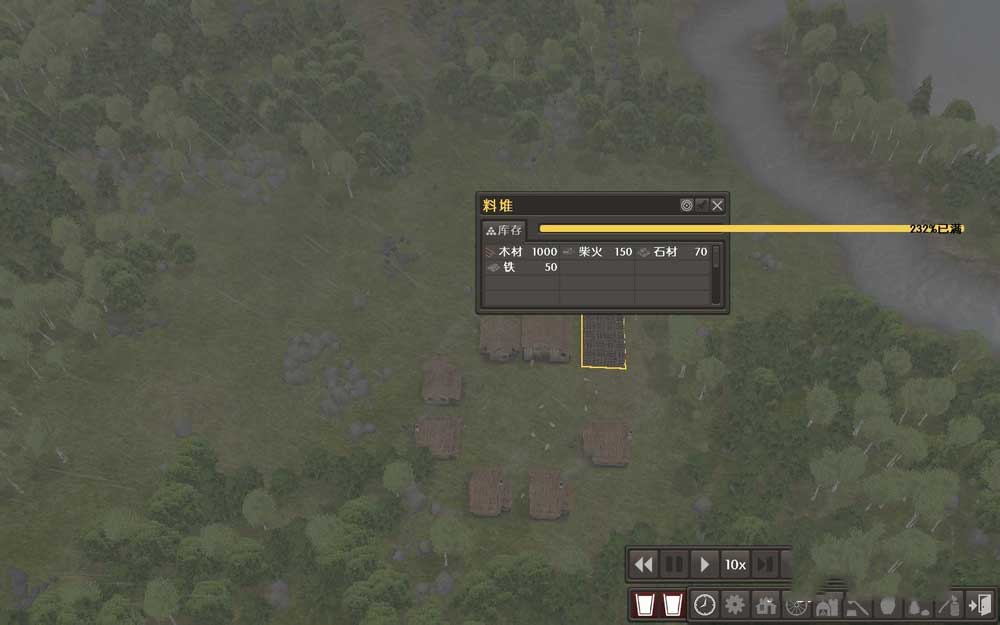Image resolution: width=1000 pixels, height=625 pixels.
Task: Click the exit door icon
Action: (x=981, y=604)
